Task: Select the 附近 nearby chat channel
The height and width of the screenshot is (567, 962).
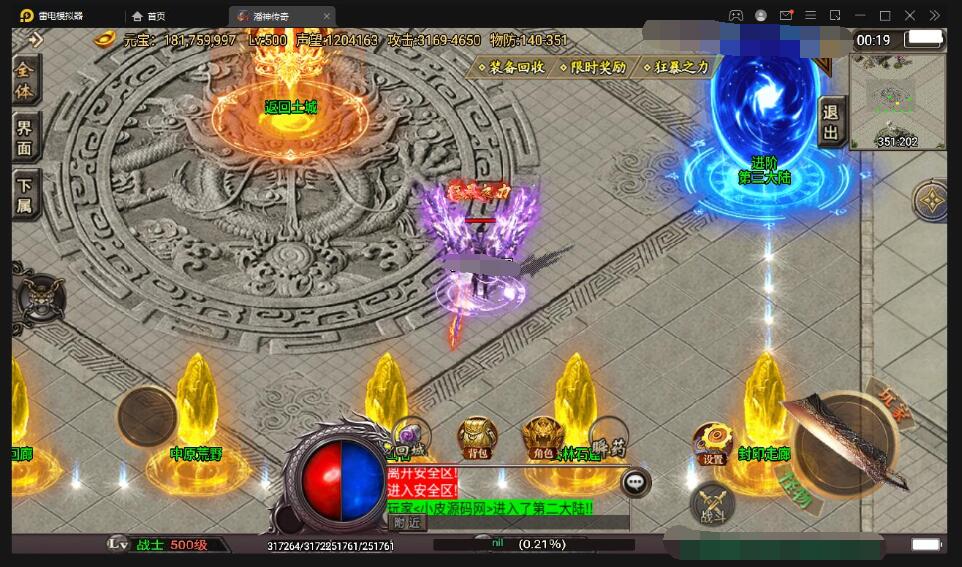Action: [406, 522]
